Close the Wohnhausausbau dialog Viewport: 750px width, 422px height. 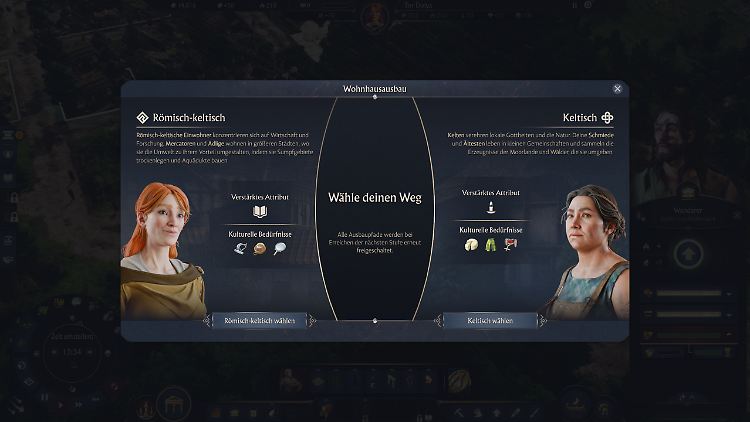point(617,89)
